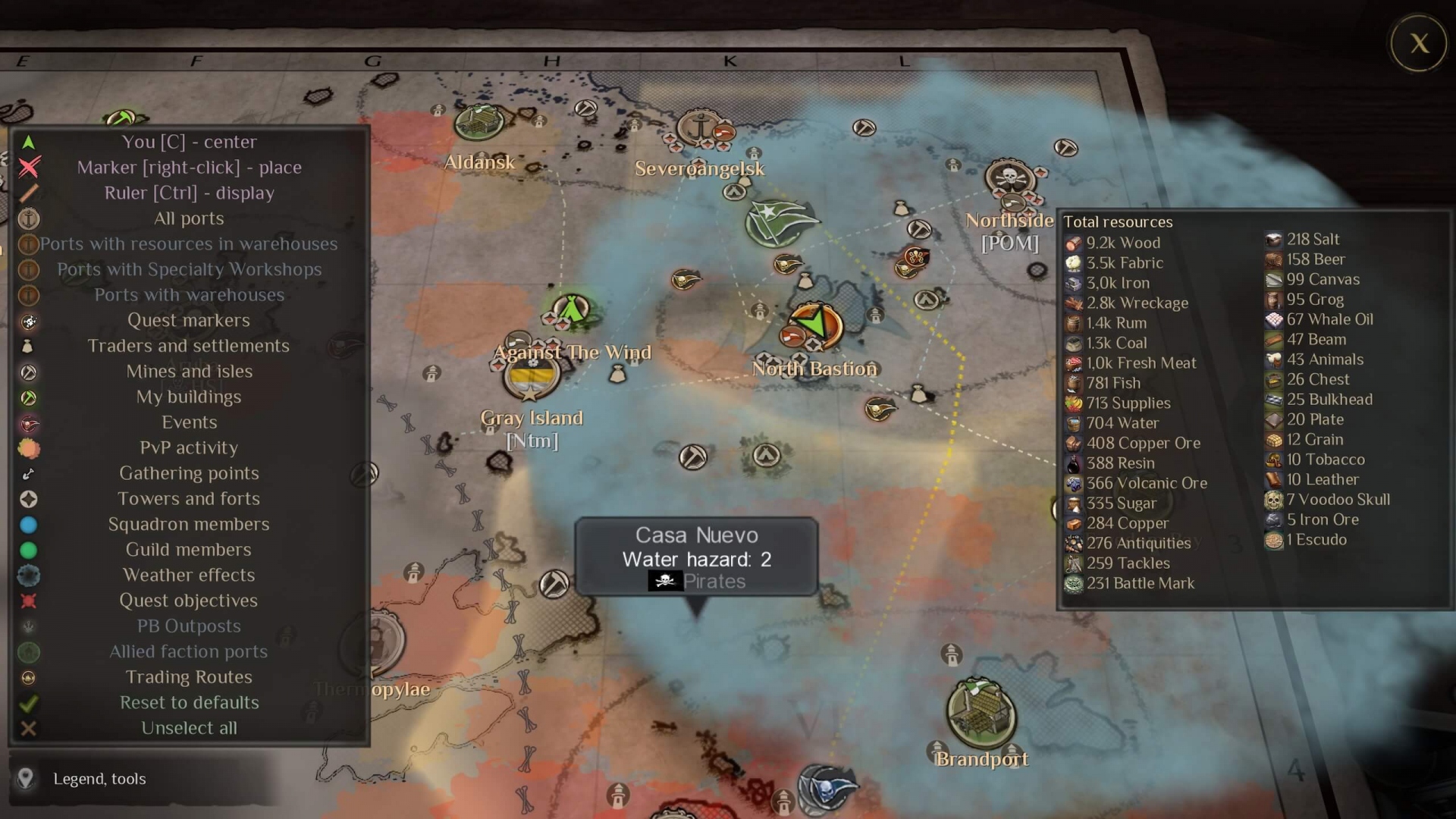Screen dimensions: 1456x819
Task: Collapse the Legend, tools panel
Action: point(99,779)
